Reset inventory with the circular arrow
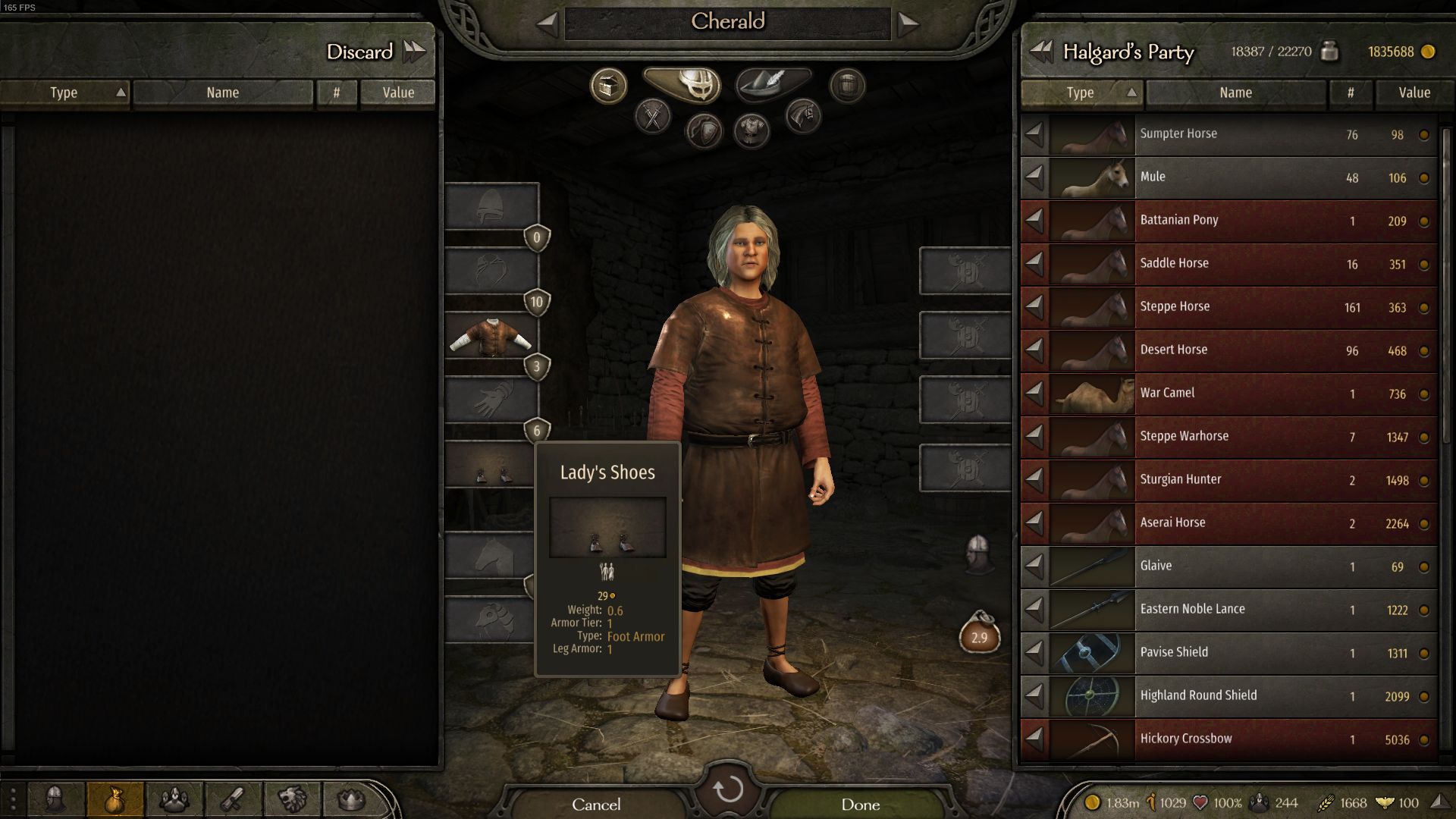This screenshot has height=819, width=1456. (x=728, y=789)
